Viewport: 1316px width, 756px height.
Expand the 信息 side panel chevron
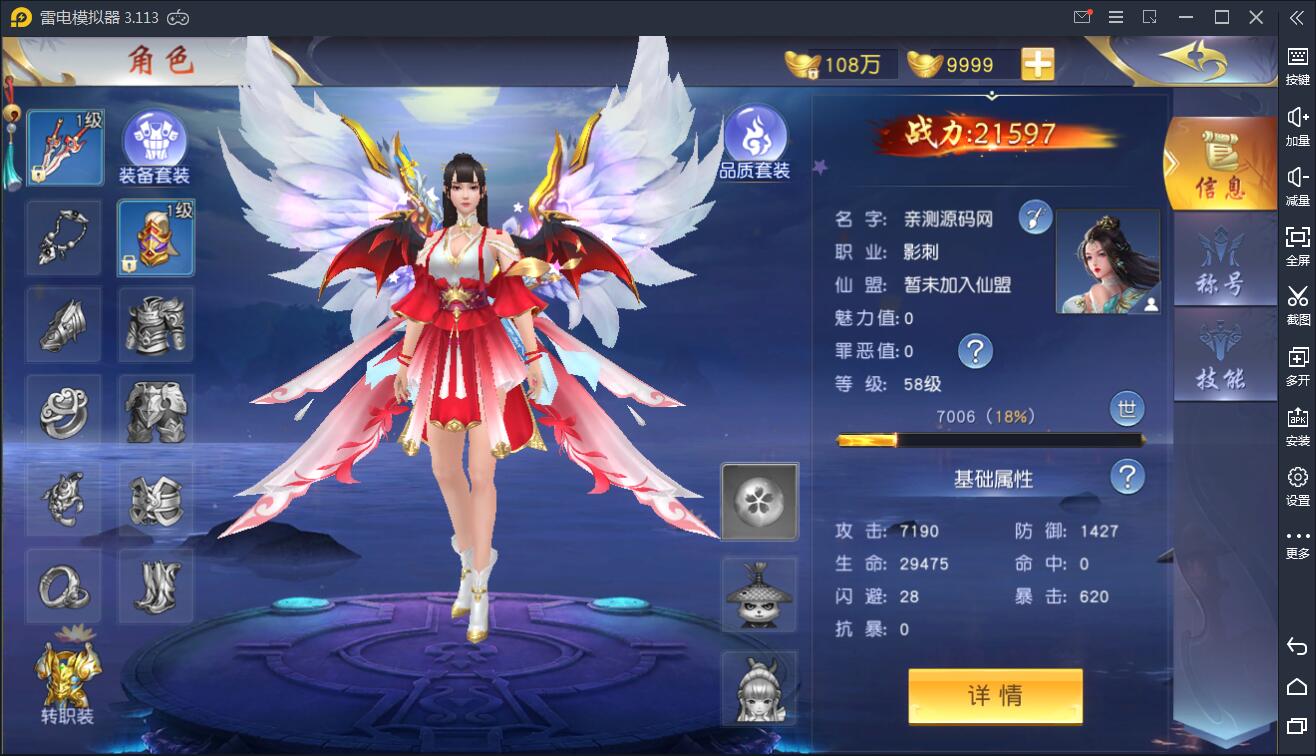(1174, 160)
